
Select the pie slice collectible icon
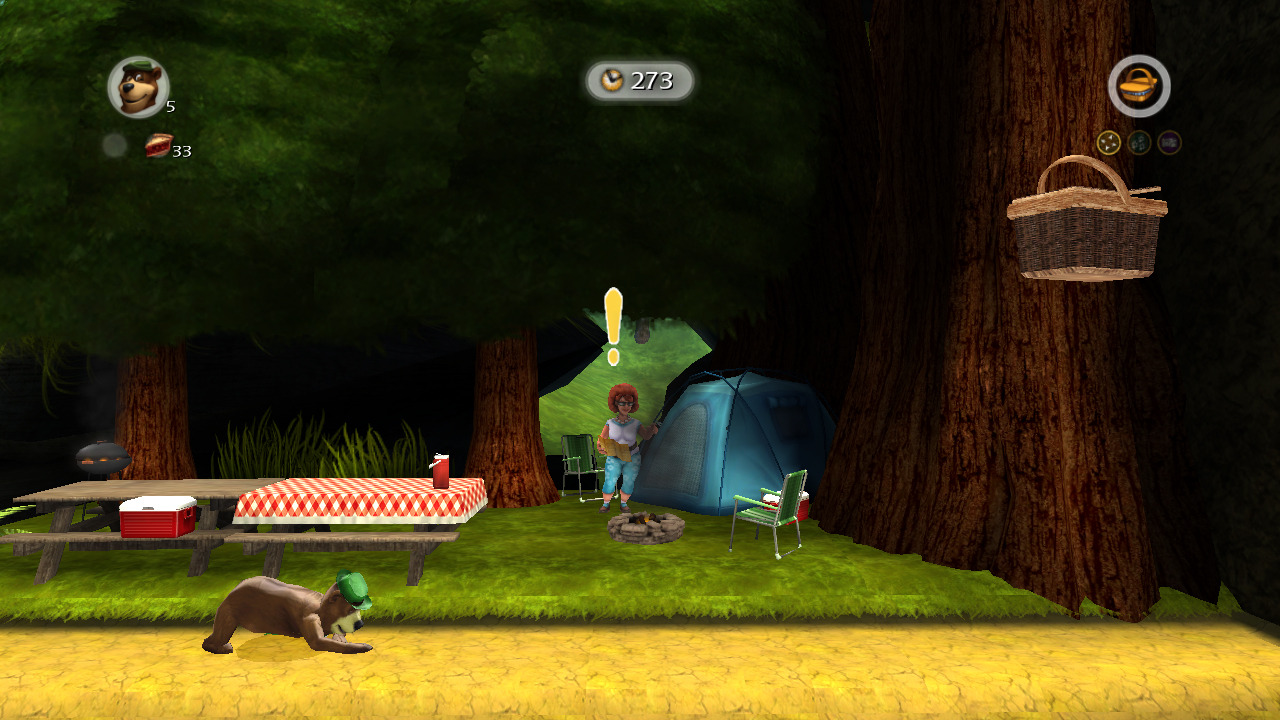pos(158,146)
